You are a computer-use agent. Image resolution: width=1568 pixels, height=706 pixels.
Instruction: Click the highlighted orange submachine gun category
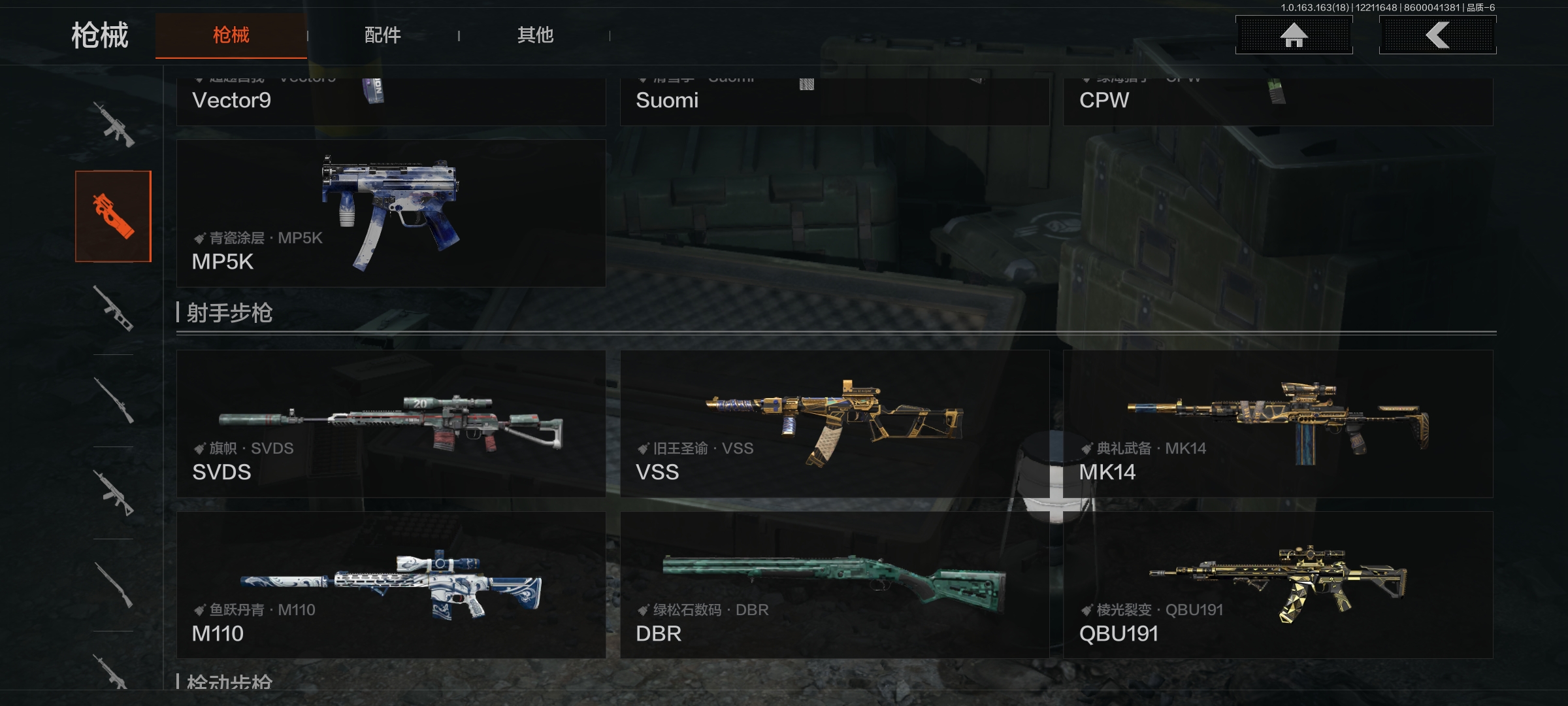pyautogui.click(x=113, y=216)
